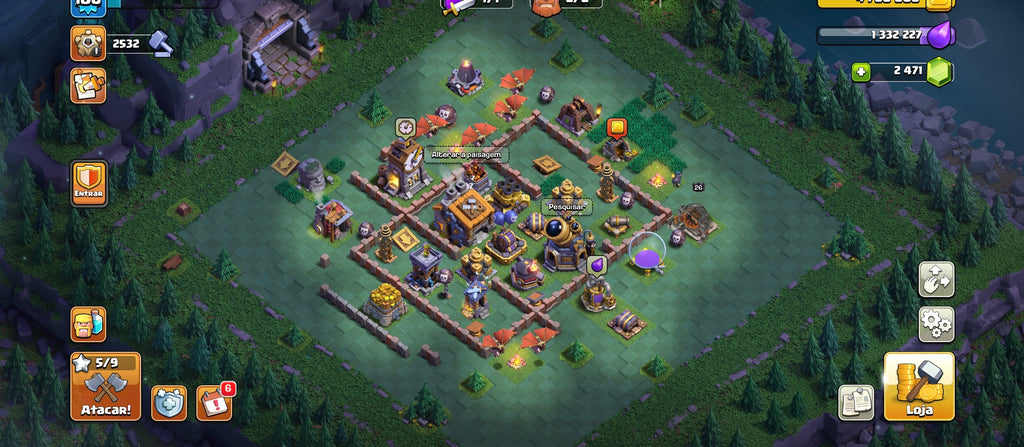Tap the Atacar! battle button

pos(105,385)
